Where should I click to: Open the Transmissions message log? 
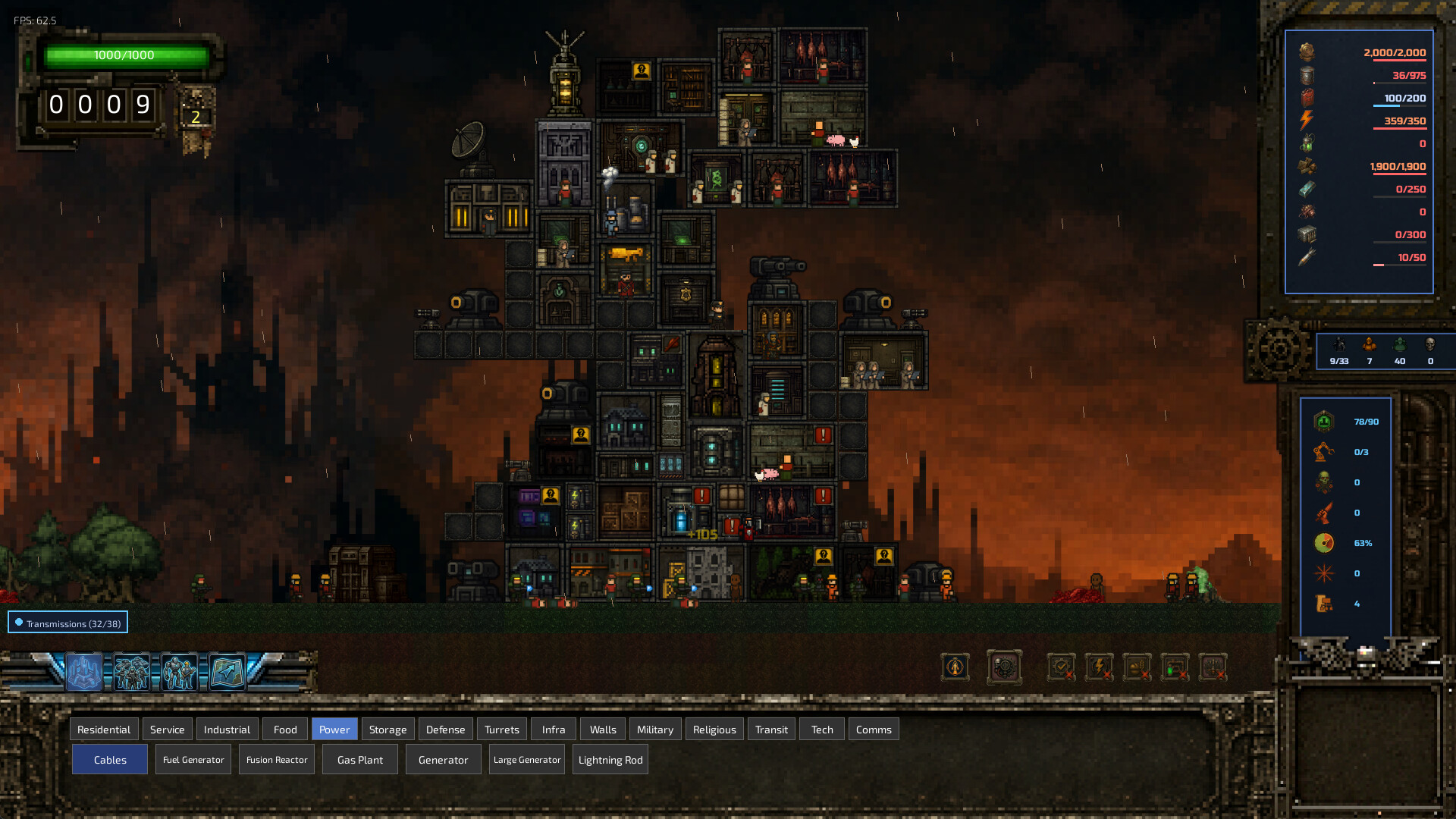tap(68, 623)
